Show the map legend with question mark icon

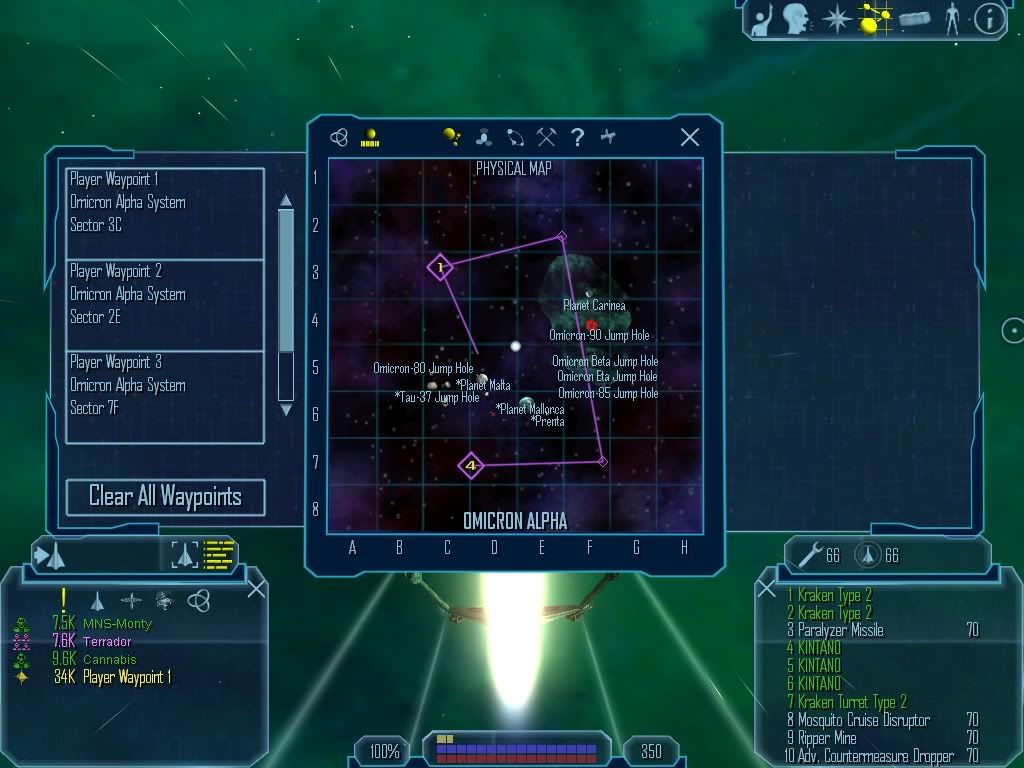pos(577,138)
